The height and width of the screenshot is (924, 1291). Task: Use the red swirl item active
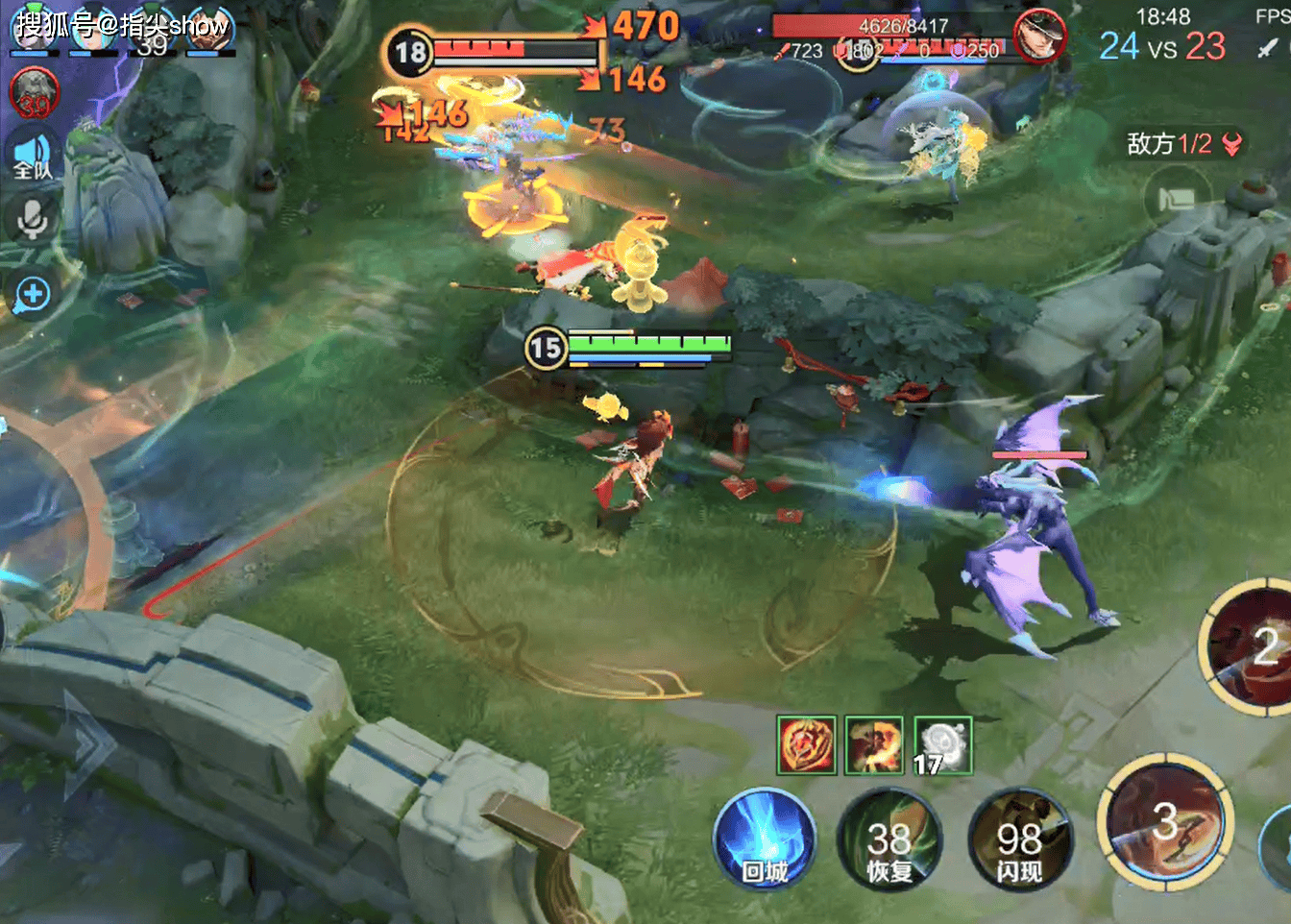coord(806,745)
